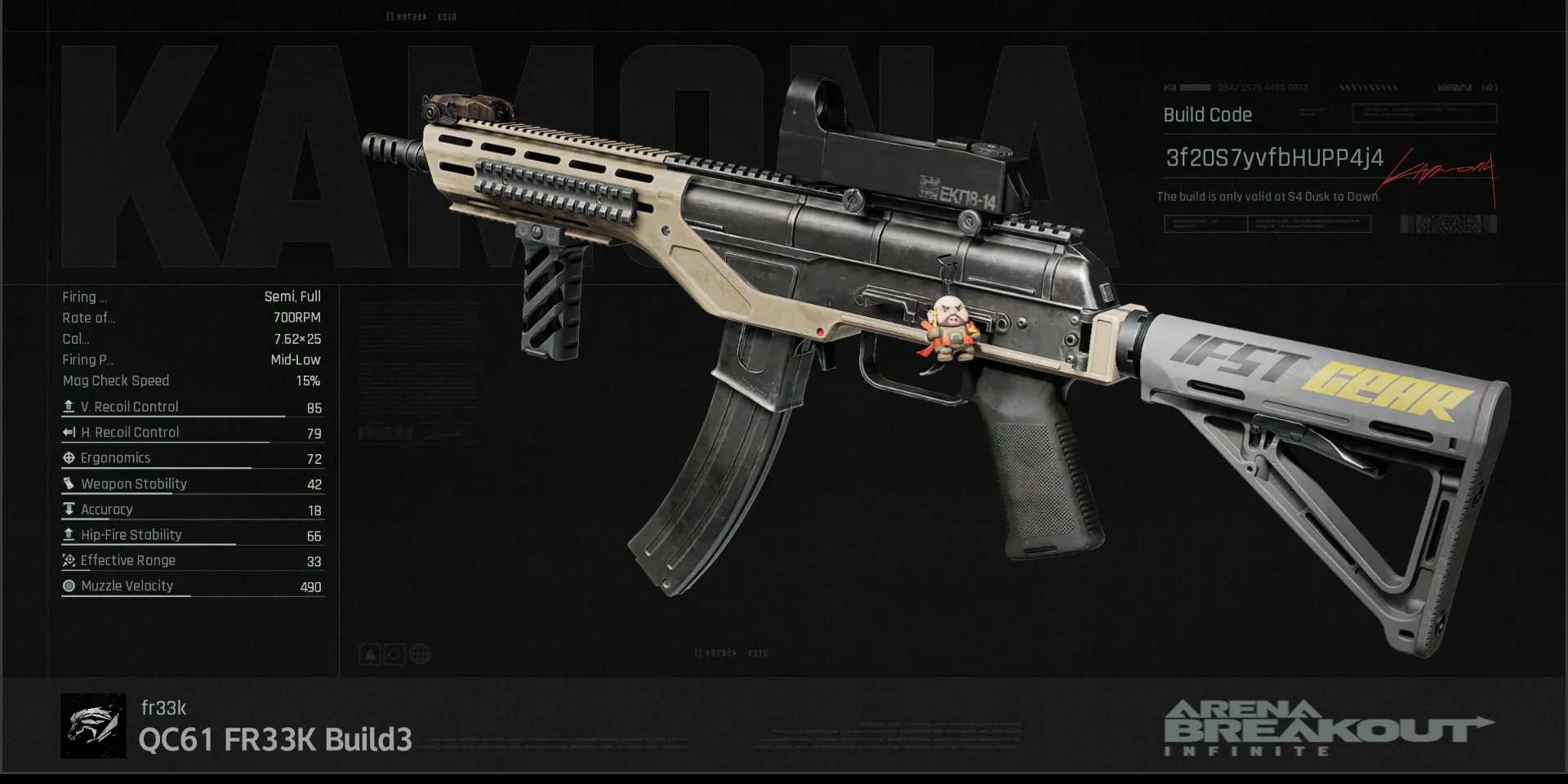Click the Weapon Stability pen icon
This screenshot has width=1568, height=784.
(x=69, y=483)
